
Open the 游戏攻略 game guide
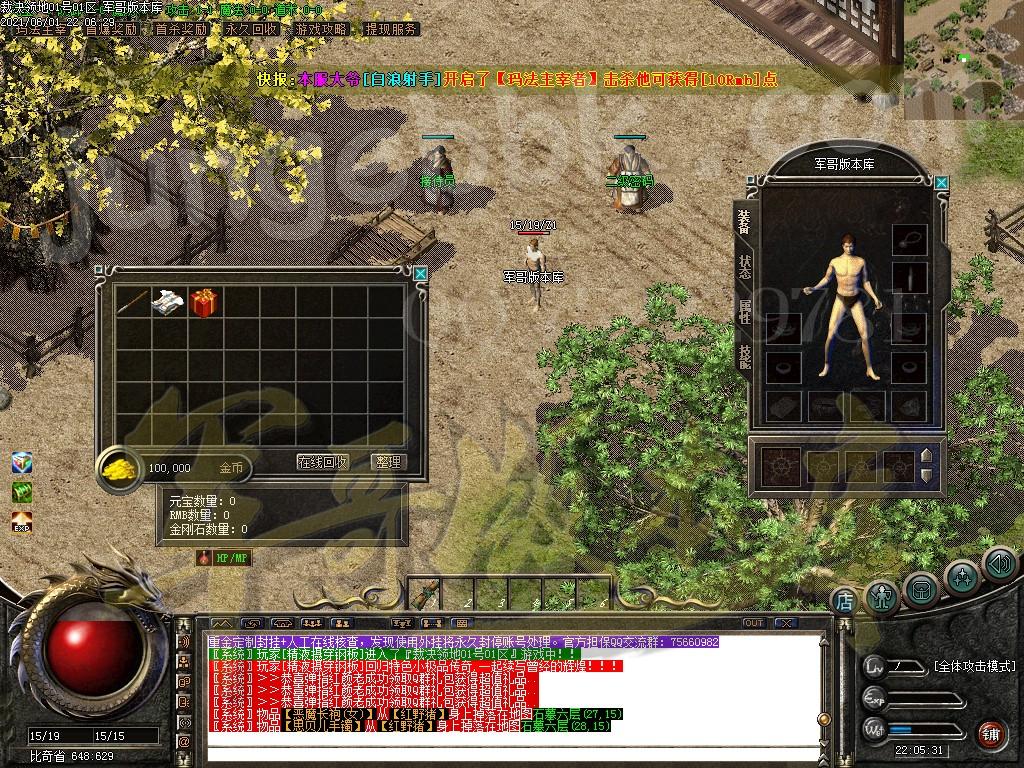pyautogui.click(x=321, y=29)
